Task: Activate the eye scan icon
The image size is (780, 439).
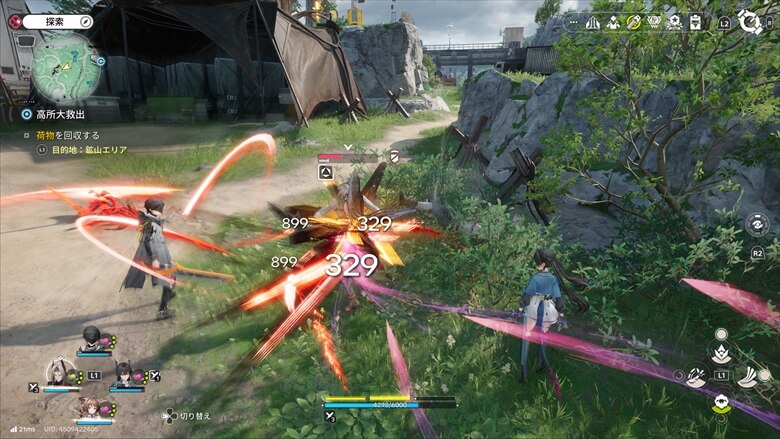Action: pyautogui.click(x=757, y=225)
